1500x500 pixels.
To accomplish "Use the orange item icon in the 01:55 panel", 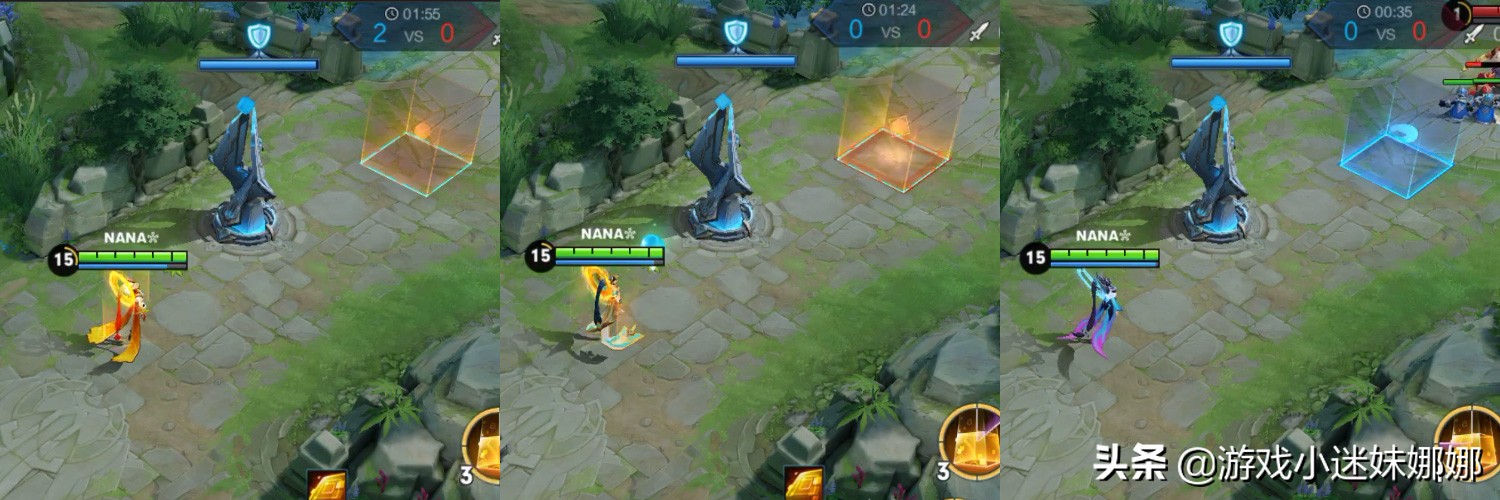I will [326, 485].
